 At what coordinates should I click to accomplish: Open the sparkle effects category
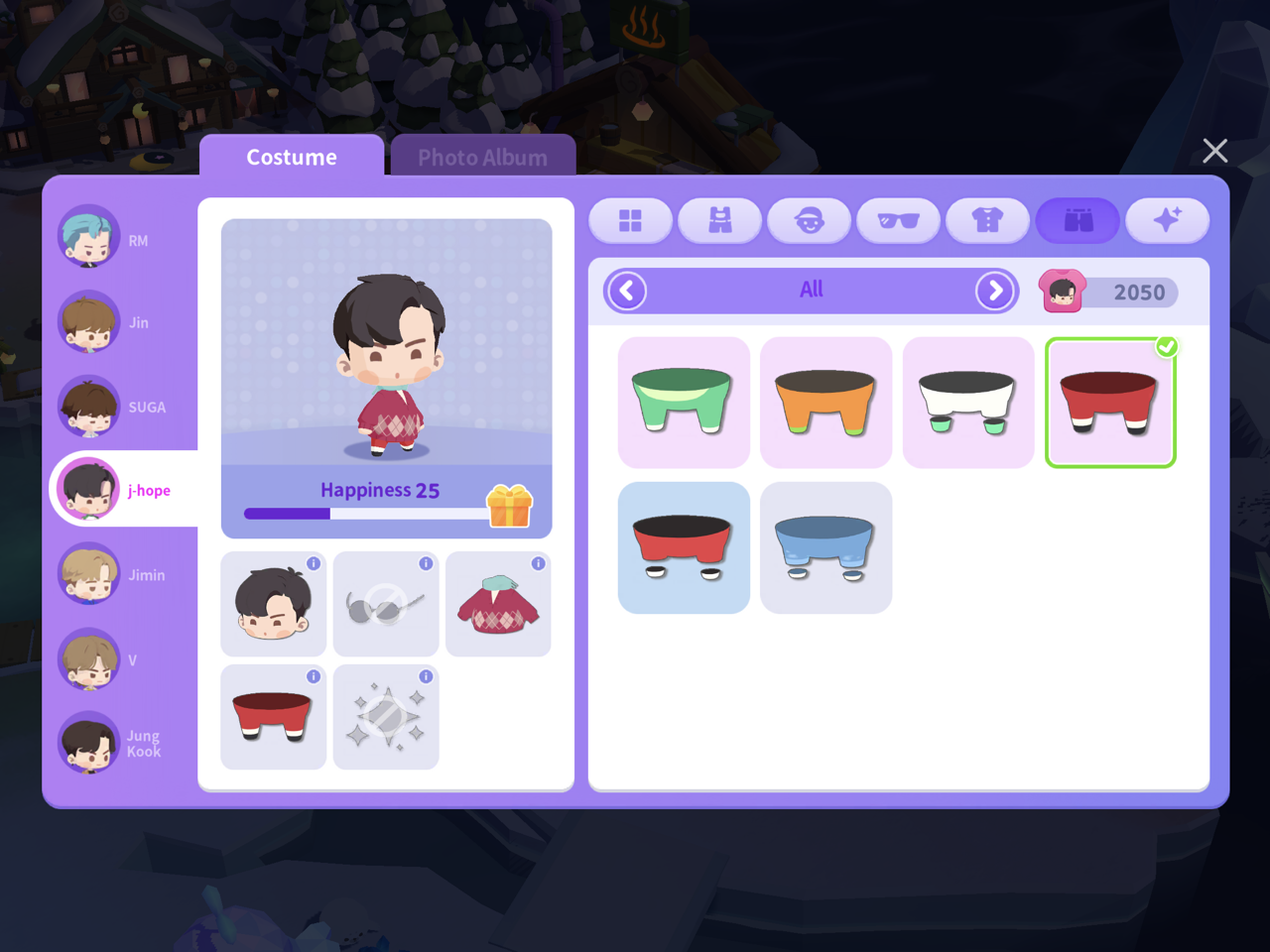click(x=1167, y=220)
